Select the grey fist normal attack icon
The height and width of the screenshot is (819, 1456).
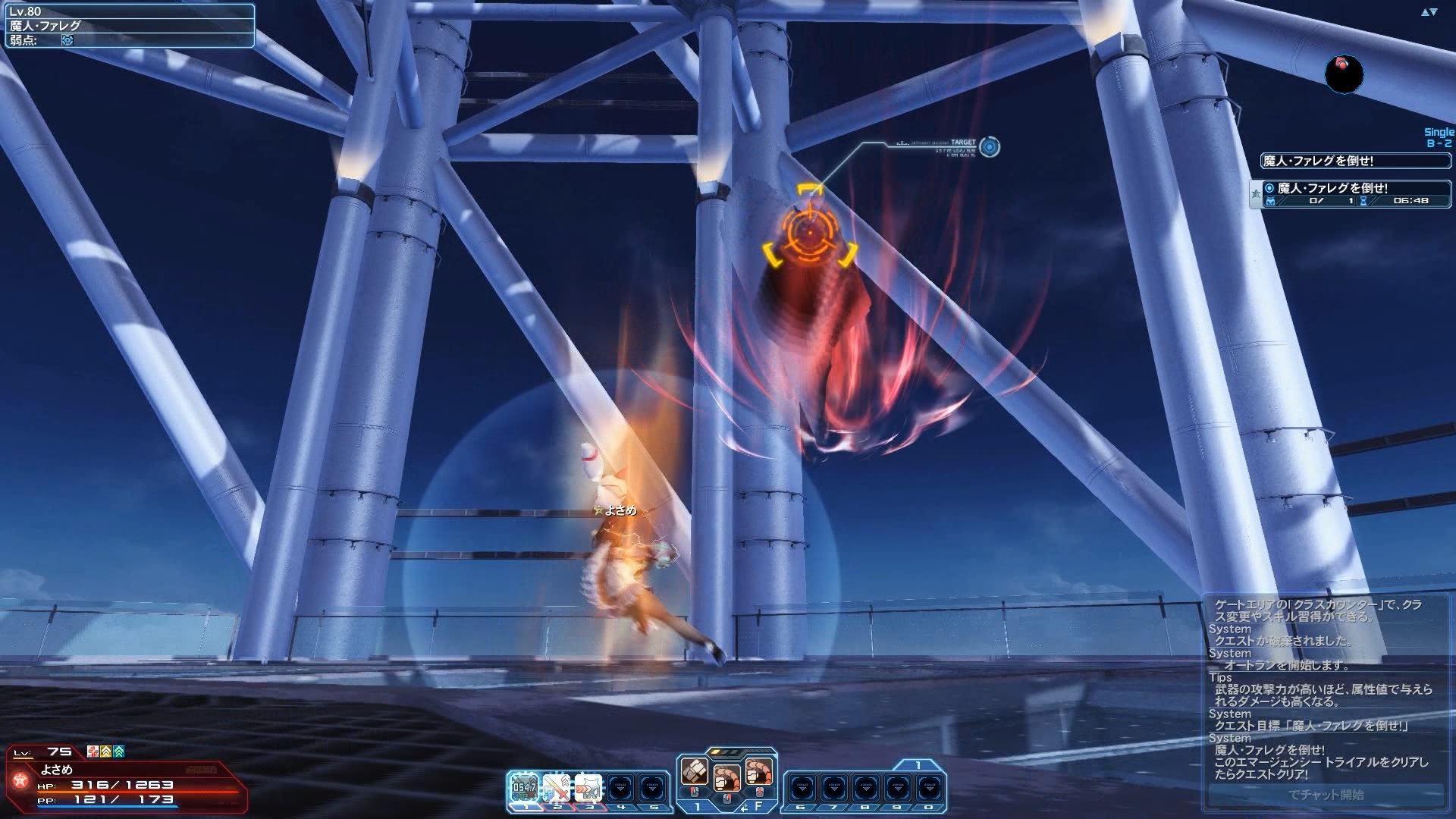(x=694, y=772)
